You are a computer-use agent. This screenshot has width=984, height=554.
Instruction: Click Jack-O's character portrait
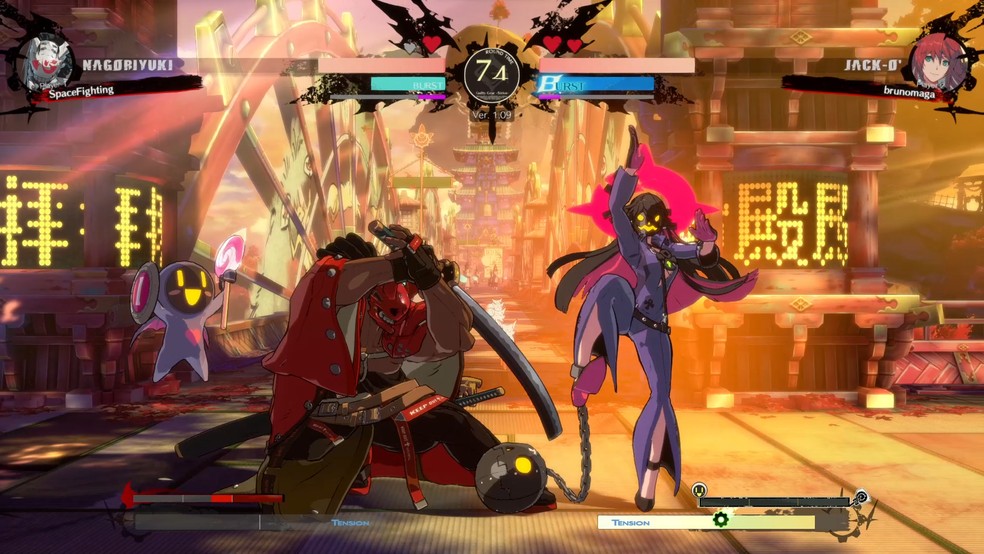[938, 63]
